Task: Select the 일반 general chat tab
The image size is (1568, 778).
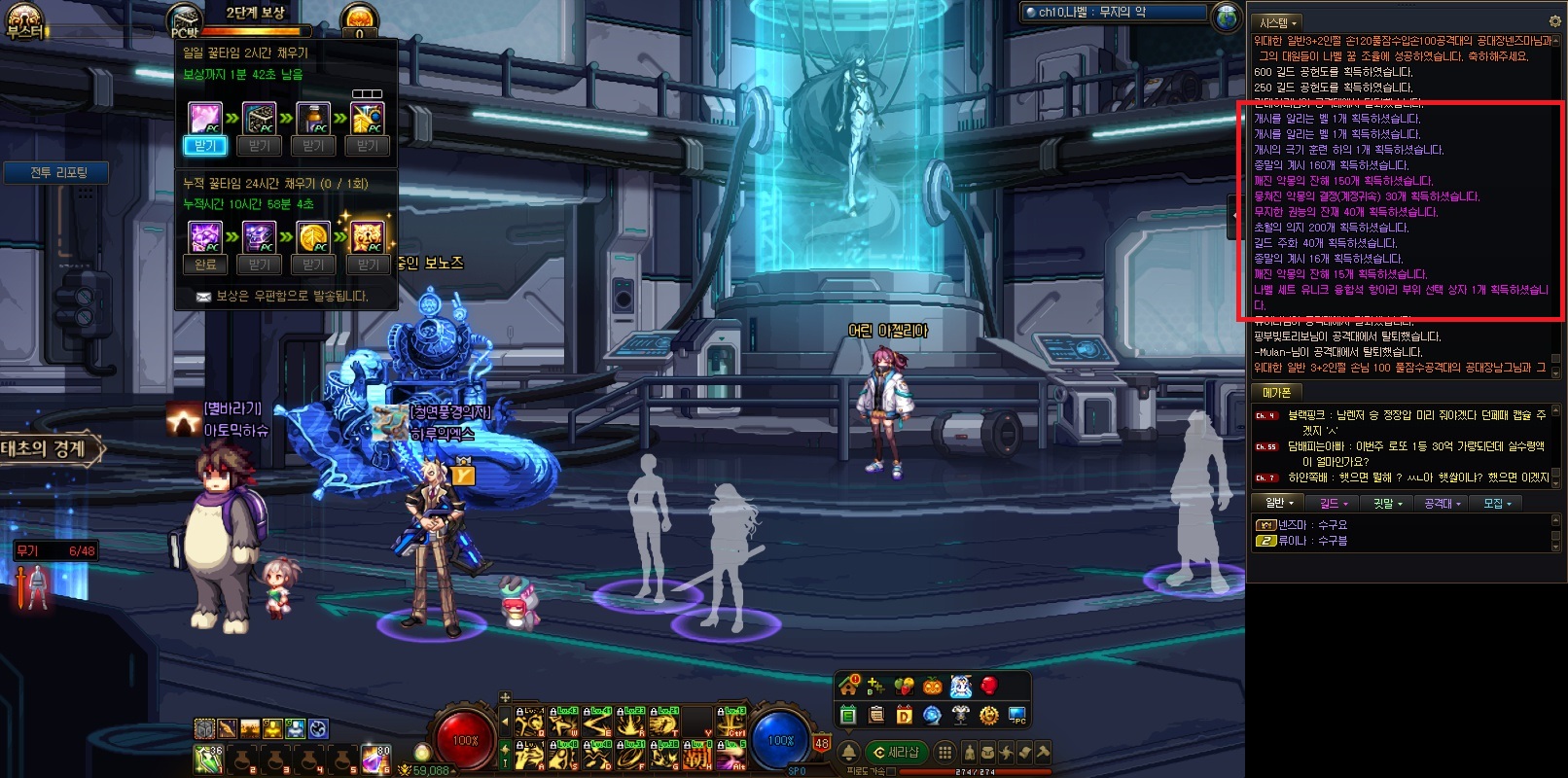Action: (x=1278, y=504)
